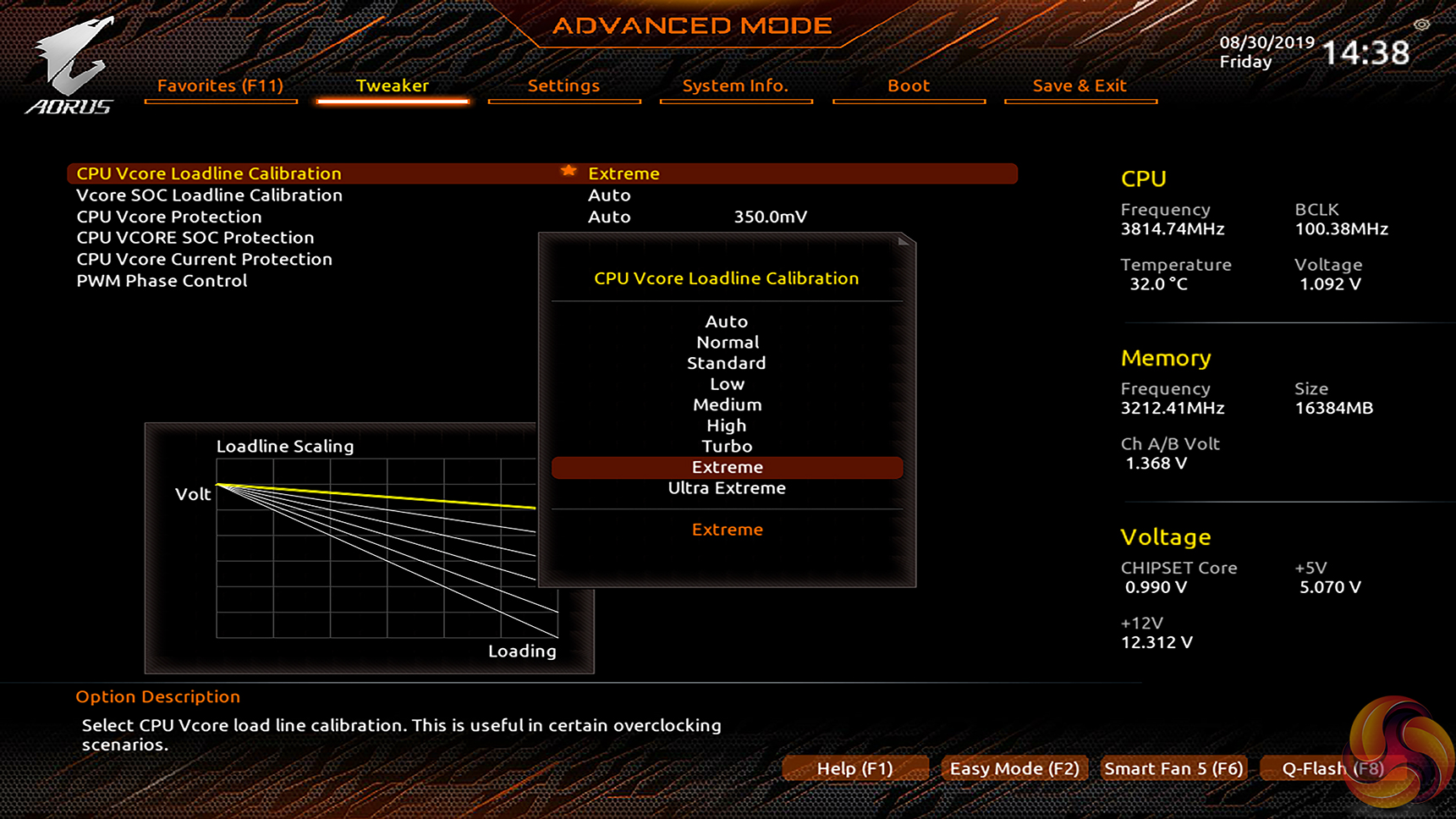Screen dimensions: 1456x819
Task: Choose the Turbo loadline option
Action: (727, 446)
